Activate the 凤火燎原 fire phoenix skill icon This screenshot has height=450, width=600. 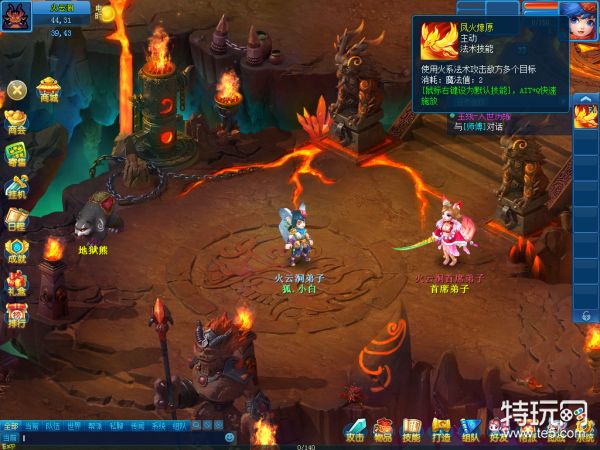(585, 118)
